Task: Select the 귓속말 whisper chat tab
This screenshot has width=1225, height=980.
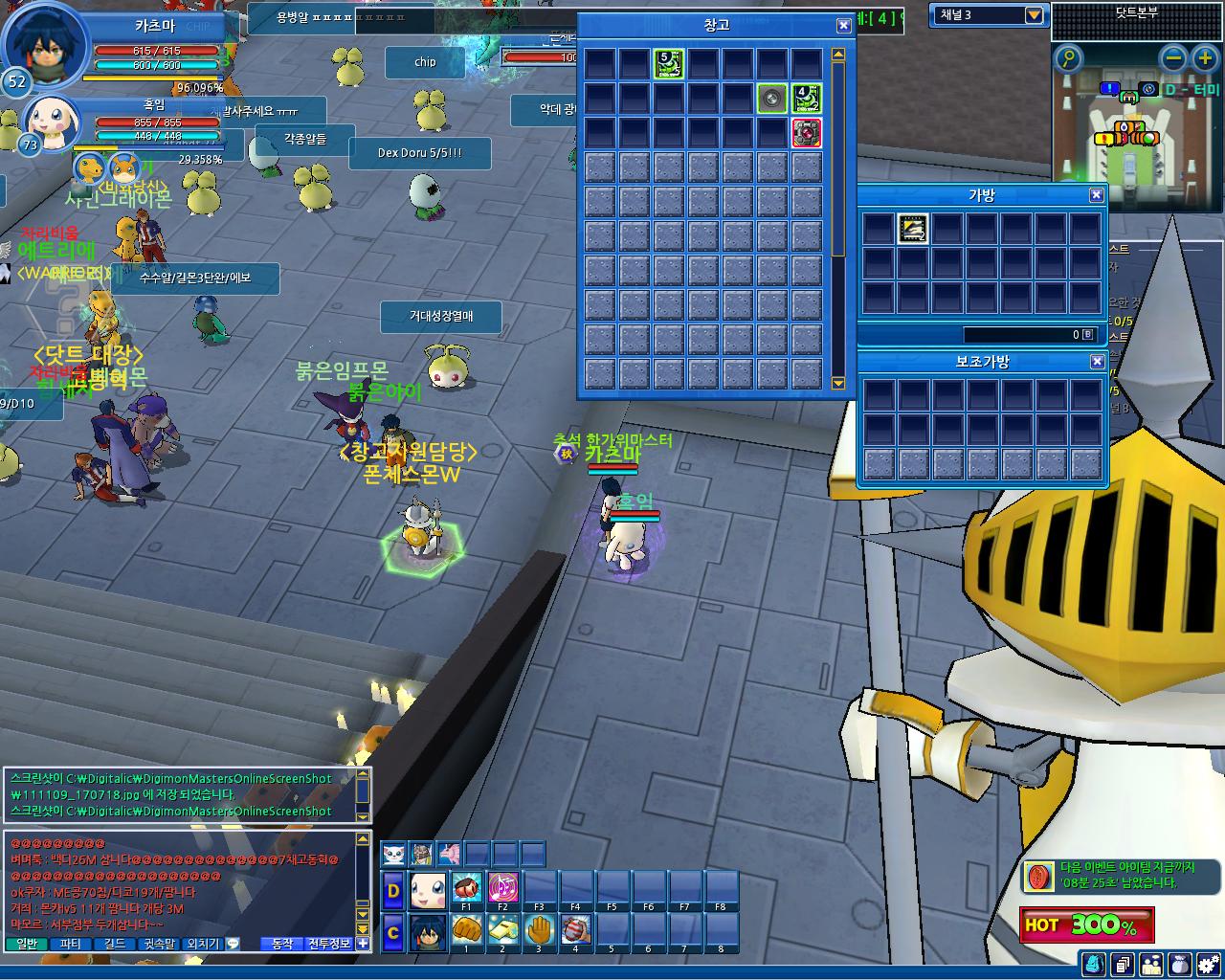Action: pyautogui.click(x=159, y=944)
